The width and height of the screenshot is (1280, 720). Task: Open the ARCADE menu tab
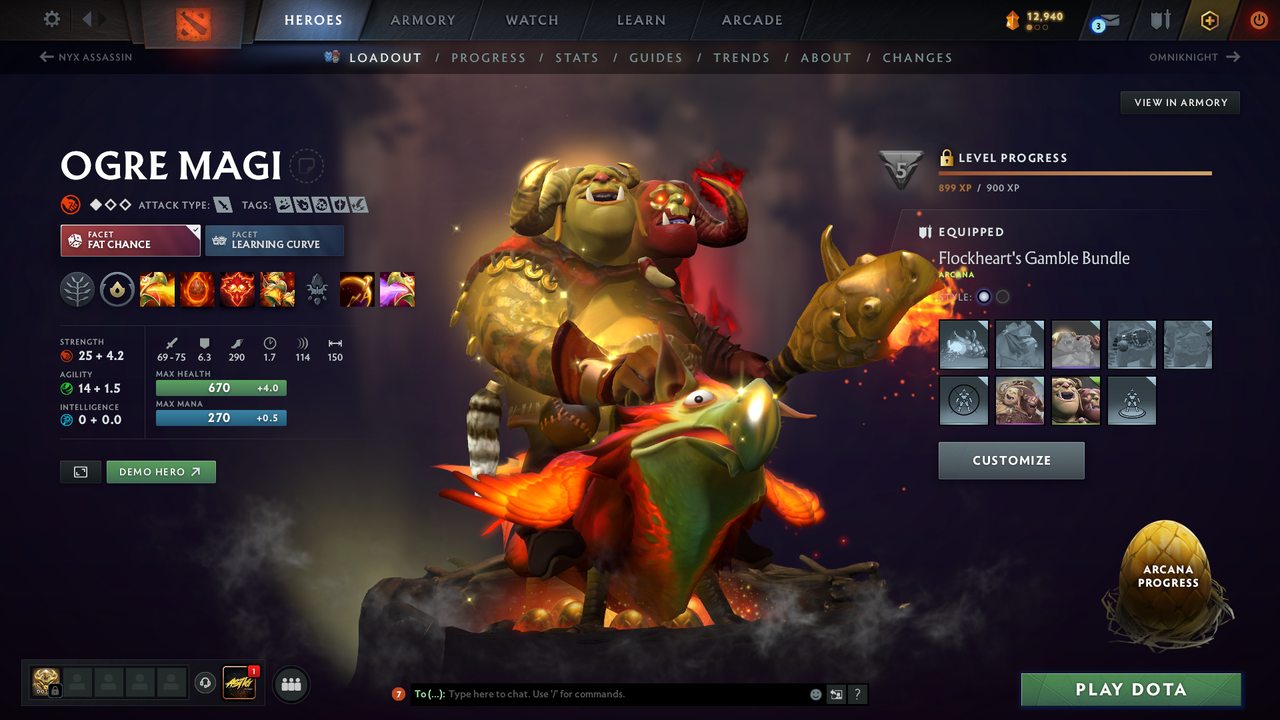point(751,20)
